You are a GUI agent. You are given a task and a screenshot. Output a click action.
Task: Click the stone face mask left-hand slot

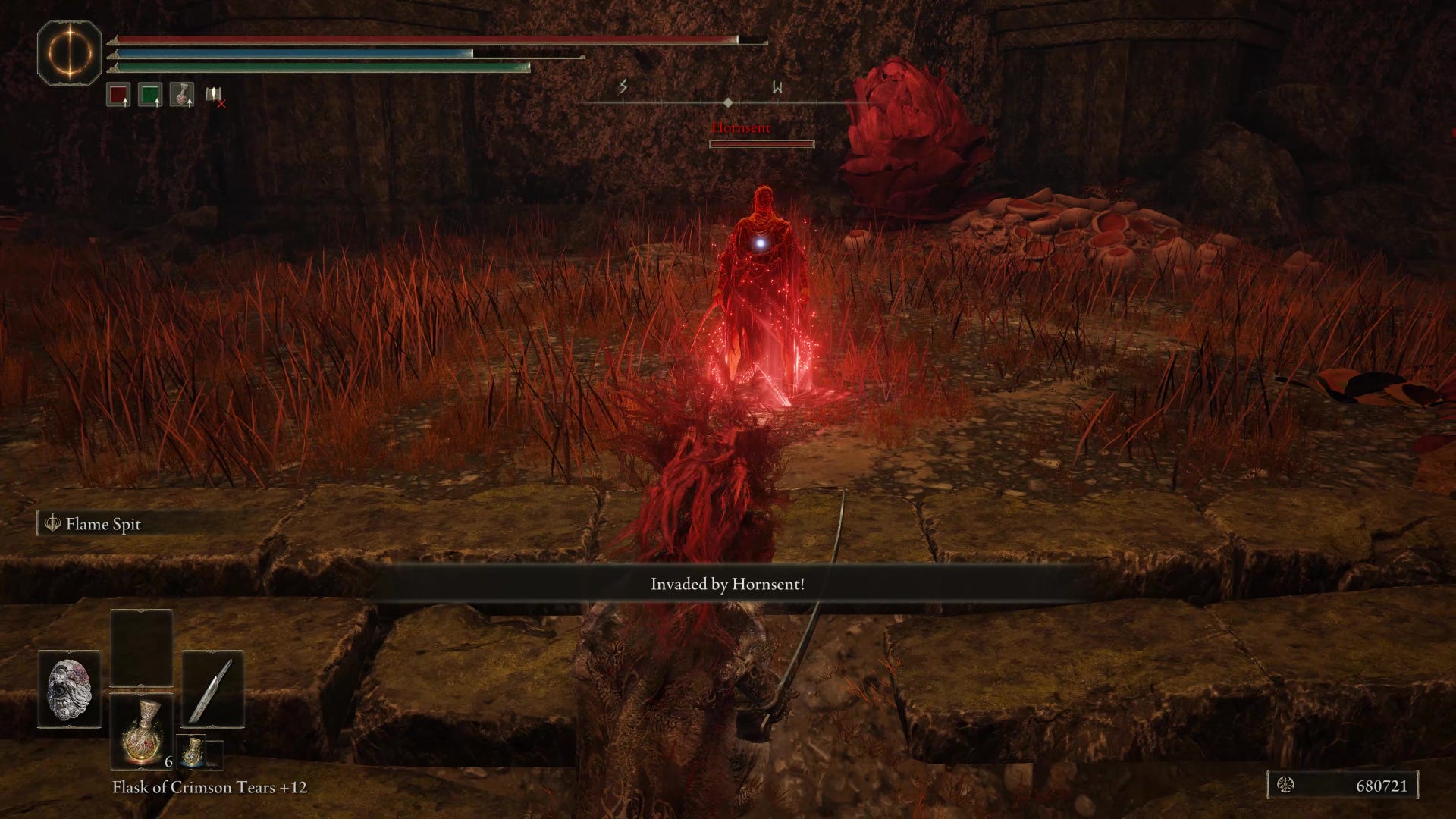(70, 689)
